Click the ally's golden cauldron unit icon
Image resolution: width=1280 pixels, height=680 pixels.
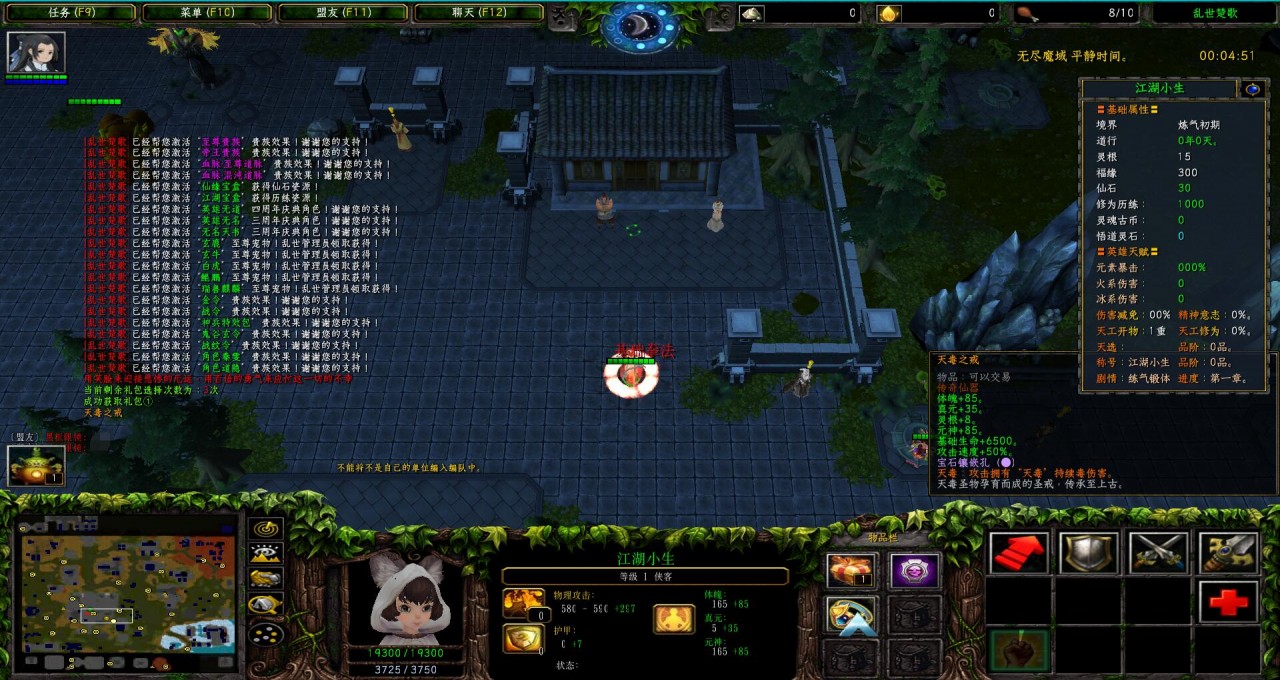pos(36,465)
